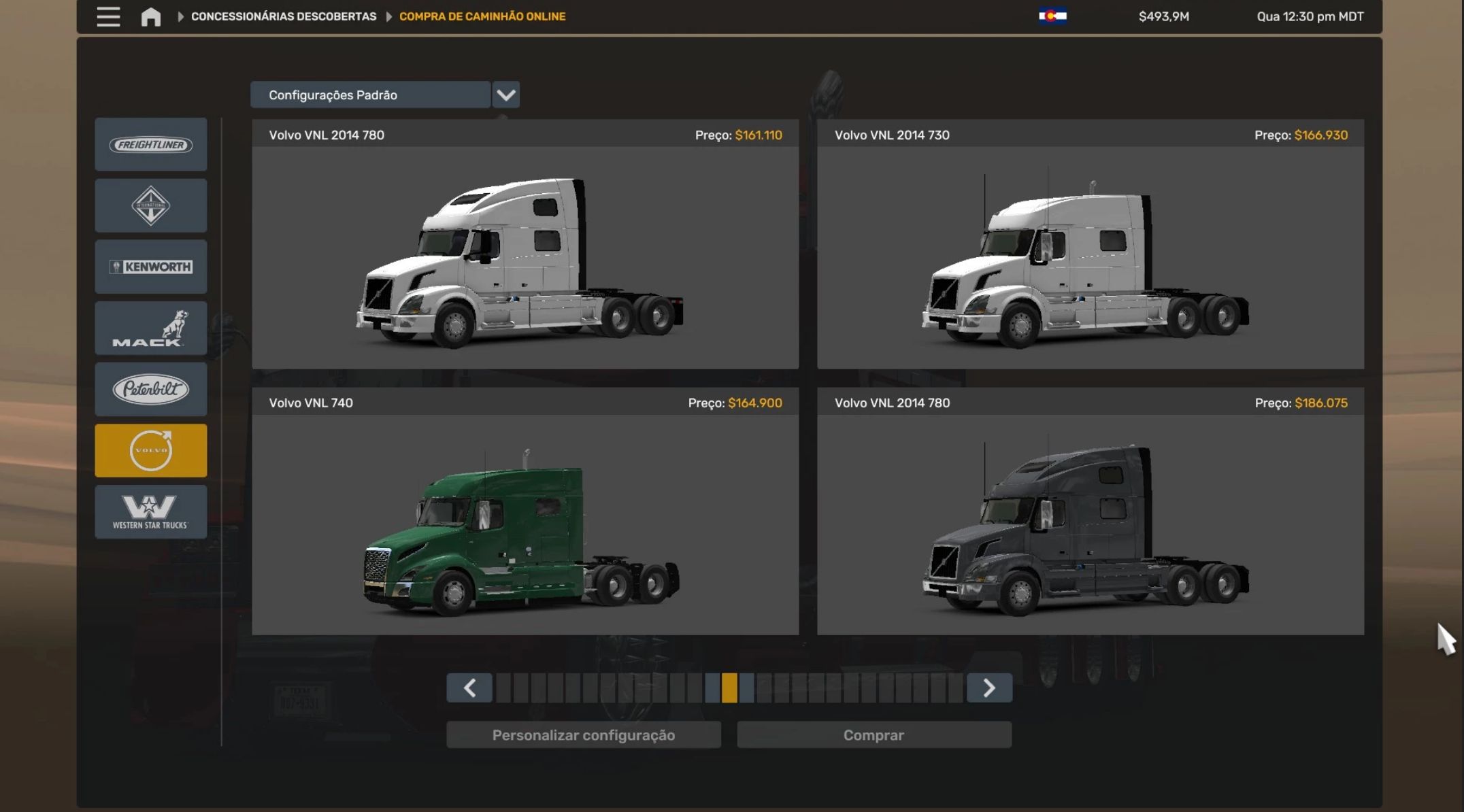The image size is (1464, 812).
Task: Pick the Volvo VNL 2014 730 truck
Action: click(1090, 257)
